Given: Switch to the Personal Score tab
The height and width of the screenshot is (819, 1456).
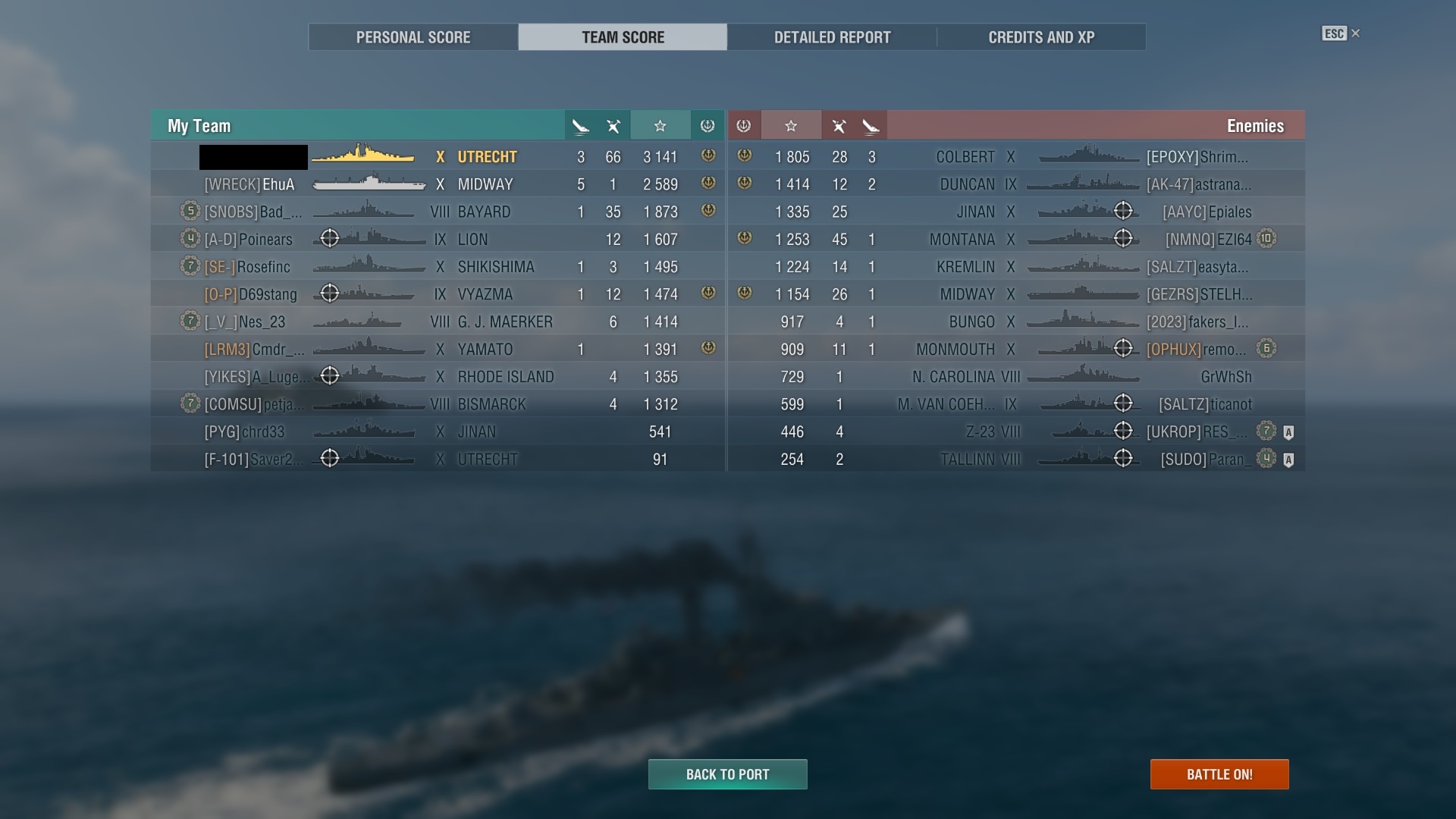Looking at the screenshot, I should pyautogui.click(x=413, y=37).
